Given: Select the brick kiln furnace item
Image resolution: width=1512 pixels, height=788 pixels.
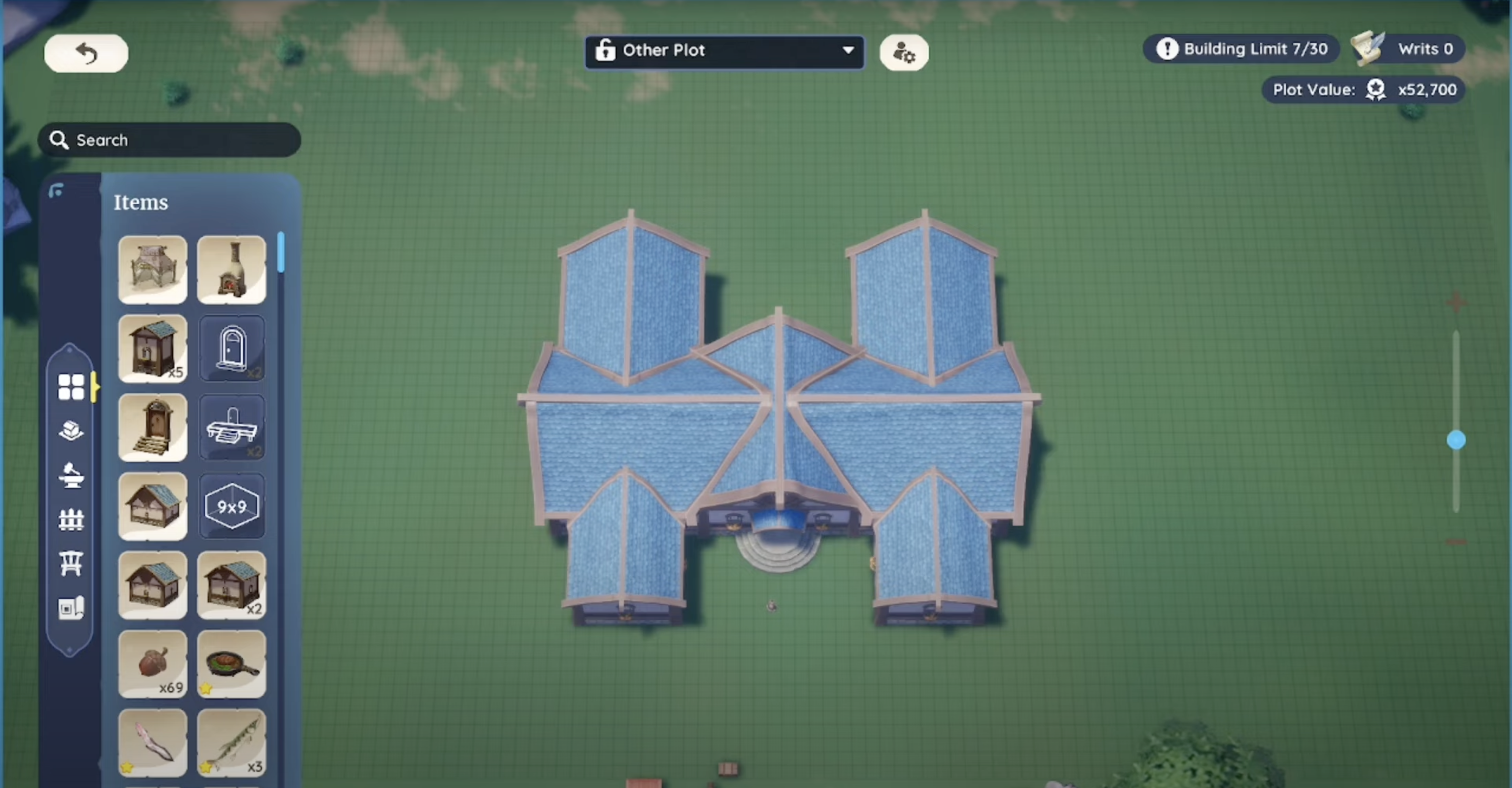Looking at the screenshot, I should (232, 270).
